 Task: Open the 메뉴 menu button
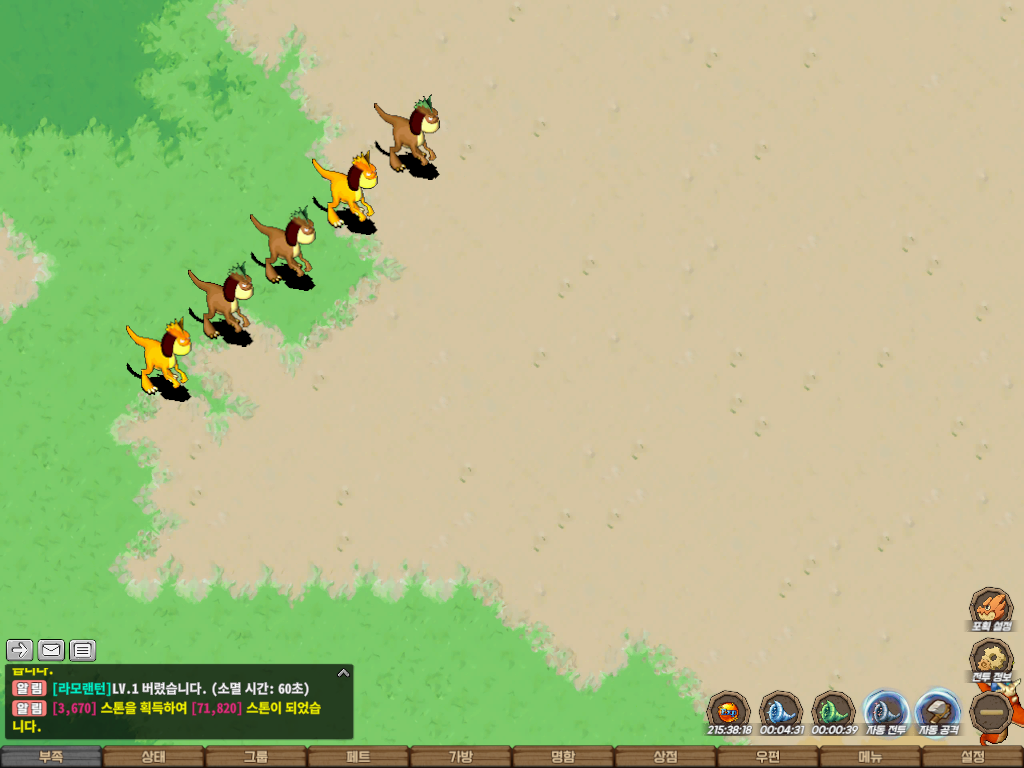pyautogui.click(x=870, y=757)
